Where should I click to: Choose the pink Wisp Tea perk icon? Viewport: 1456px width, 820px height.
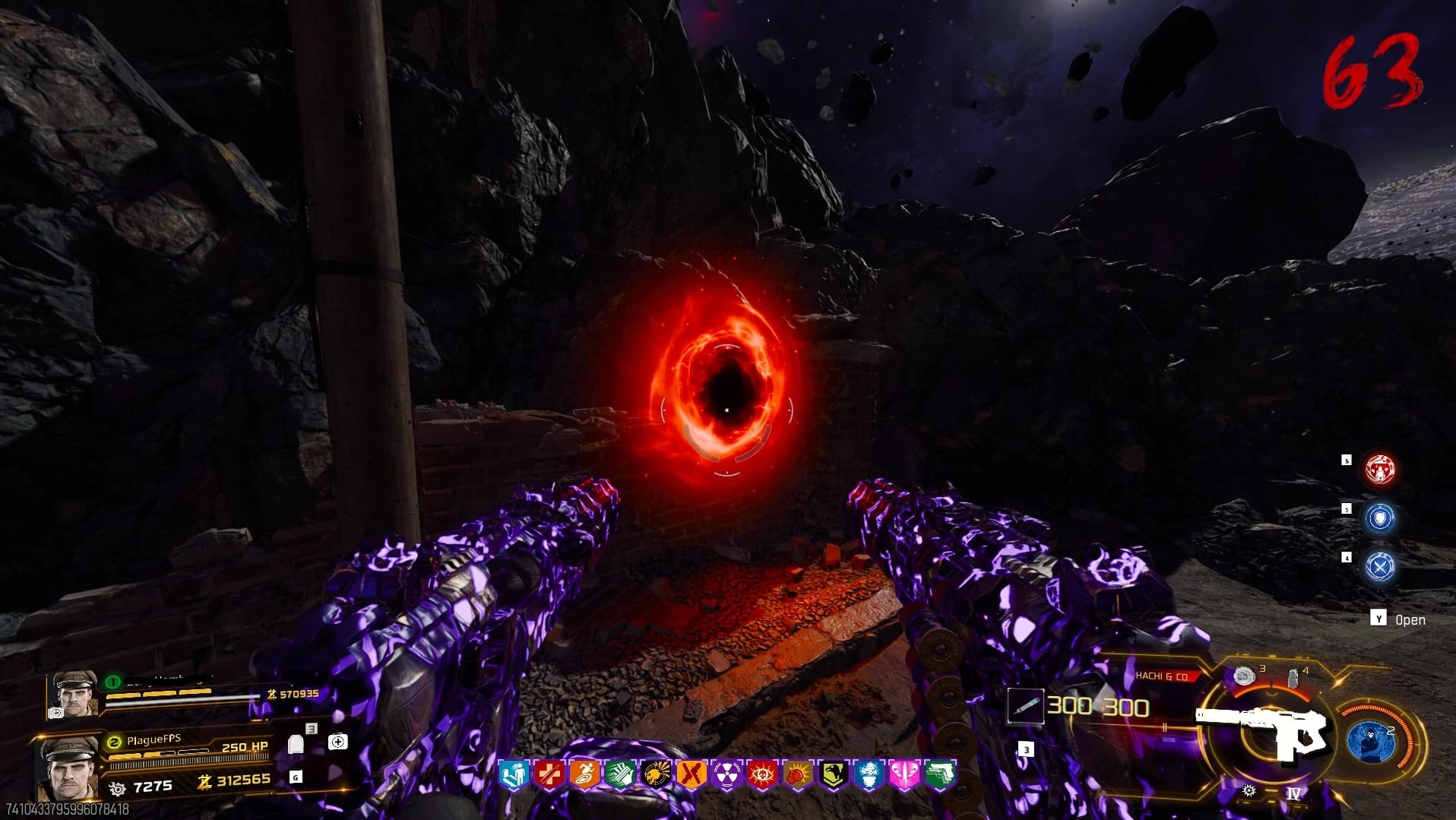904,776
